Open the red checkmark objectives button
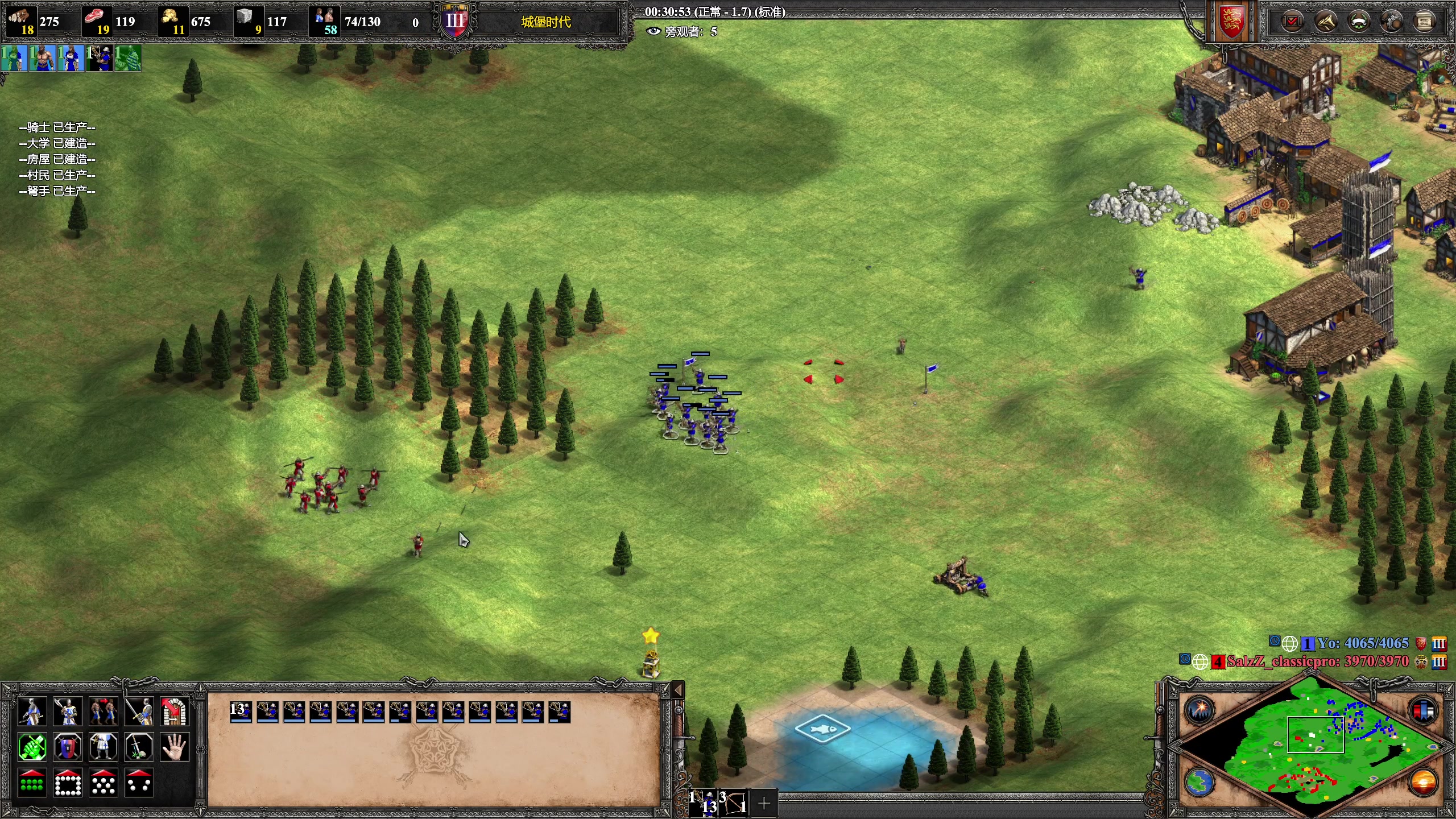The image size is (1456, 819). pyautogui.click(x=1292, y=22)
